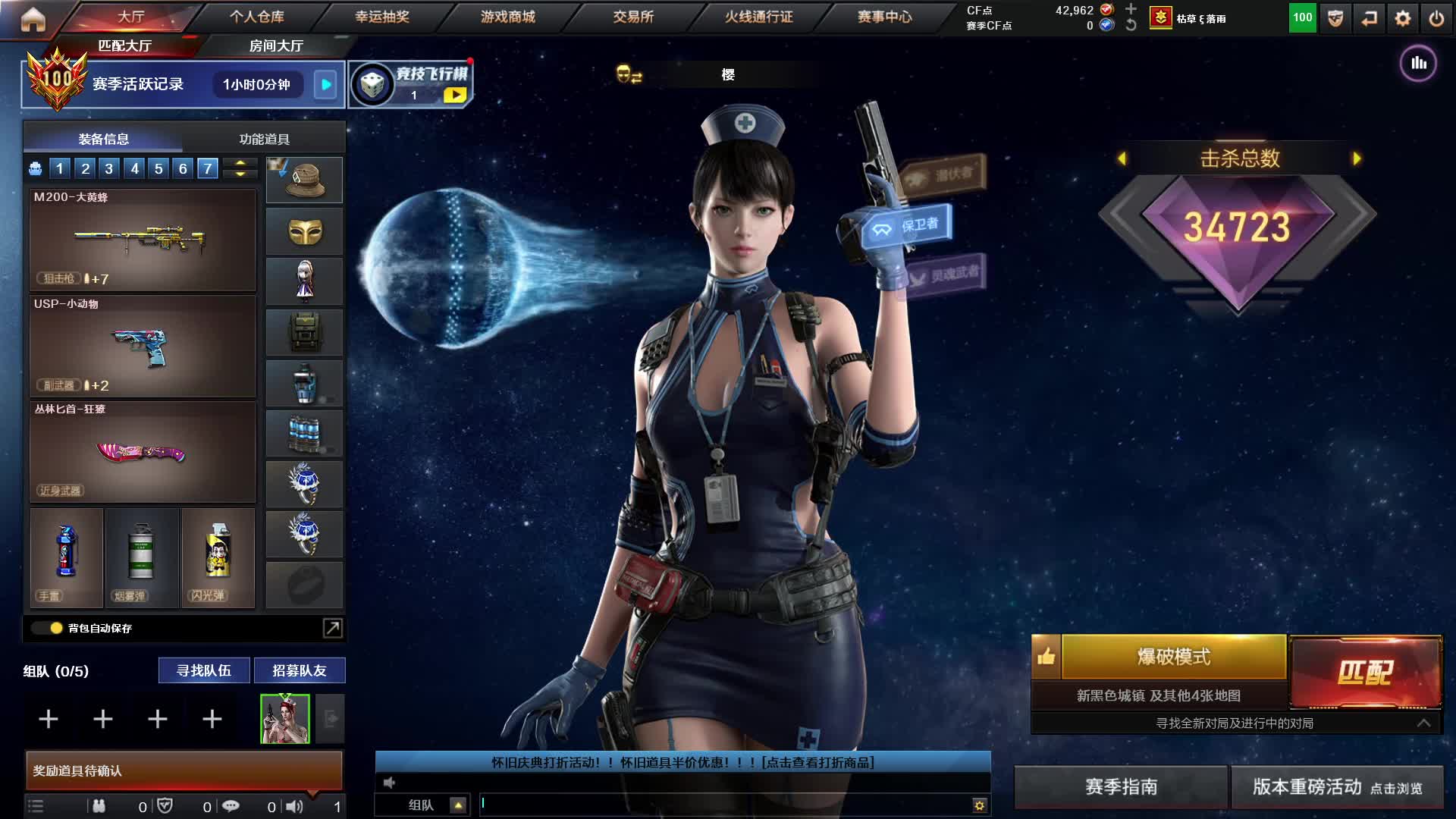Viewport: 1456px width, 819px height.
Task: Open the 幸运抽奖 lucky draw
Action: [382, 17]
